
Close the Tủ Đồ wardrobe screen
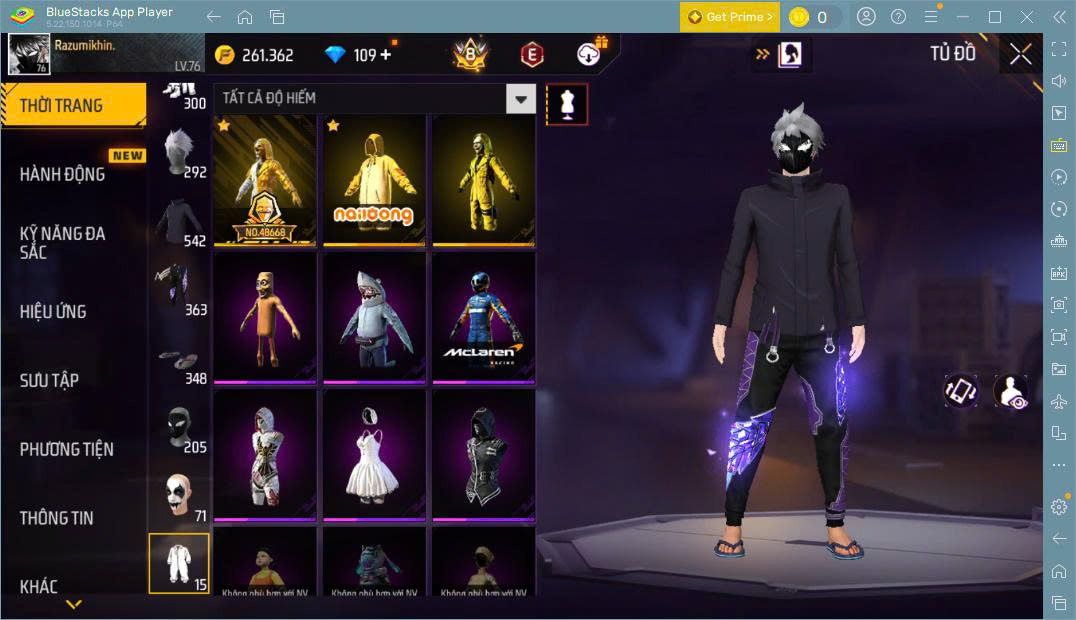coord(1020,54)
